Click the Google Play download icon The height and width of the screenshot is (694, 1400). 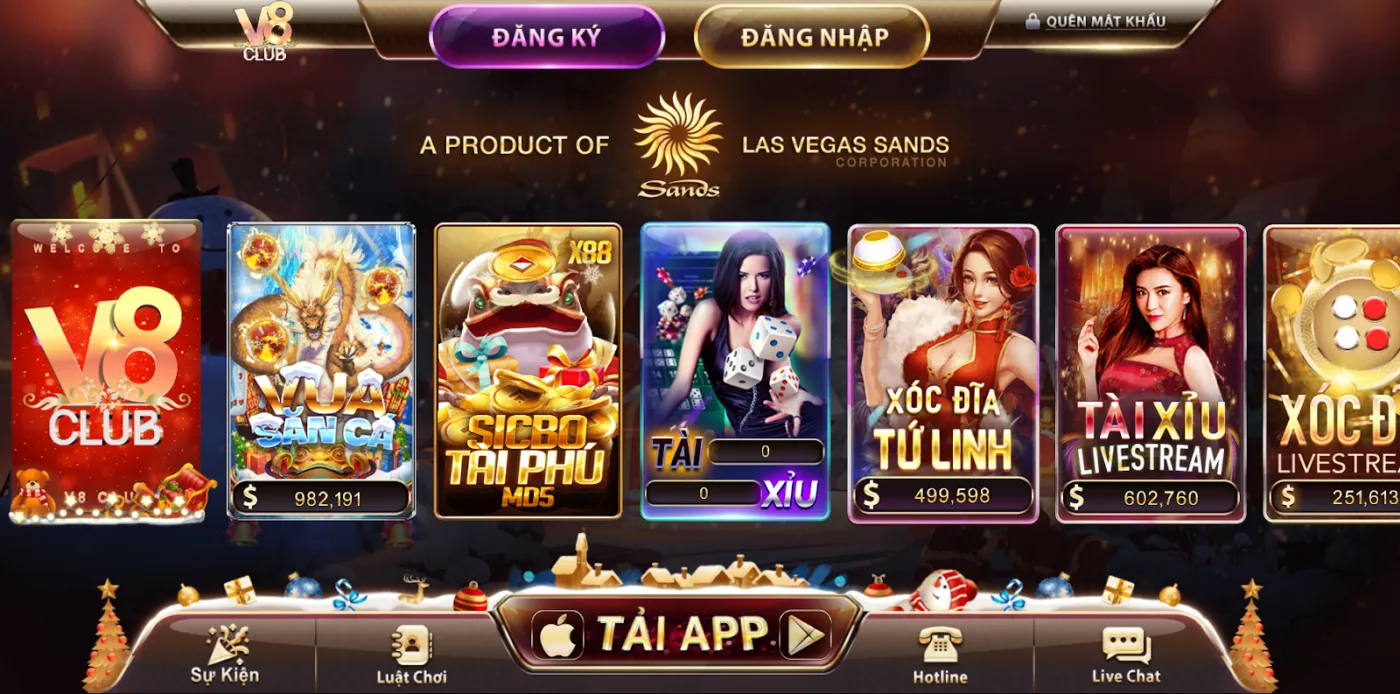(x=805, y=634)
